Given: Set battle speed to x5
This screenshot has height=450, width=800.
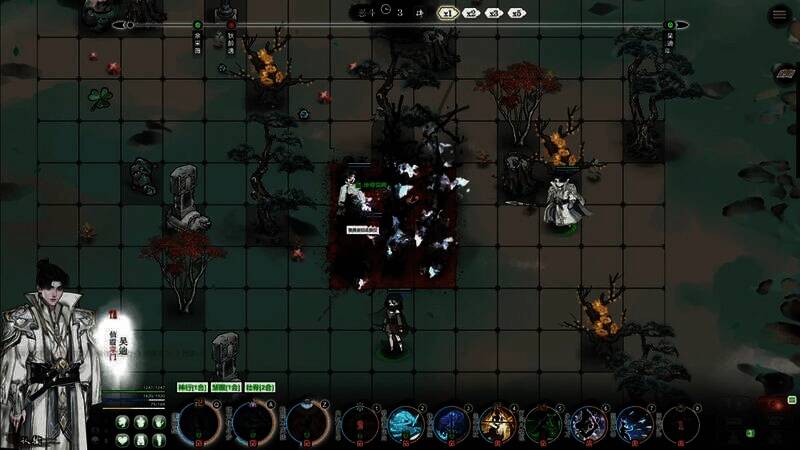Looking at the screenshot, I should click(516, 13).
